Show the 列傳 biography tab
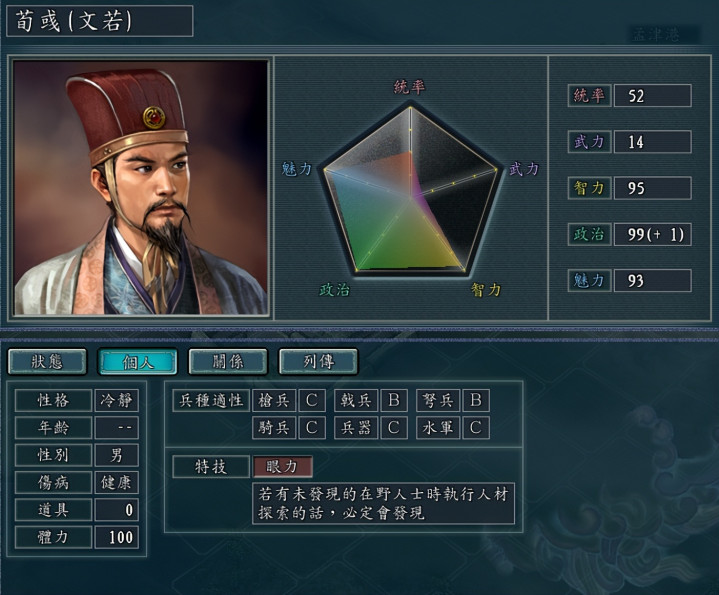 point(317,361)
